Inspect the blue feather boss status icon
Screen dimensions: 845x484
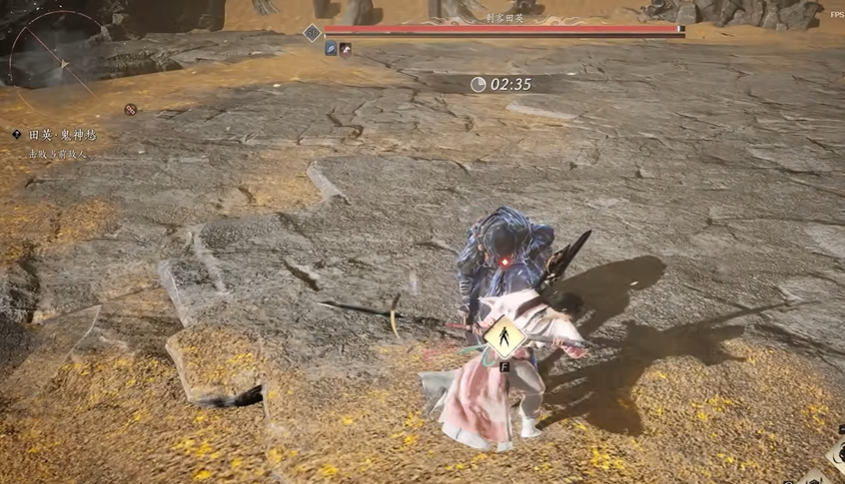[x=331, y=49]
